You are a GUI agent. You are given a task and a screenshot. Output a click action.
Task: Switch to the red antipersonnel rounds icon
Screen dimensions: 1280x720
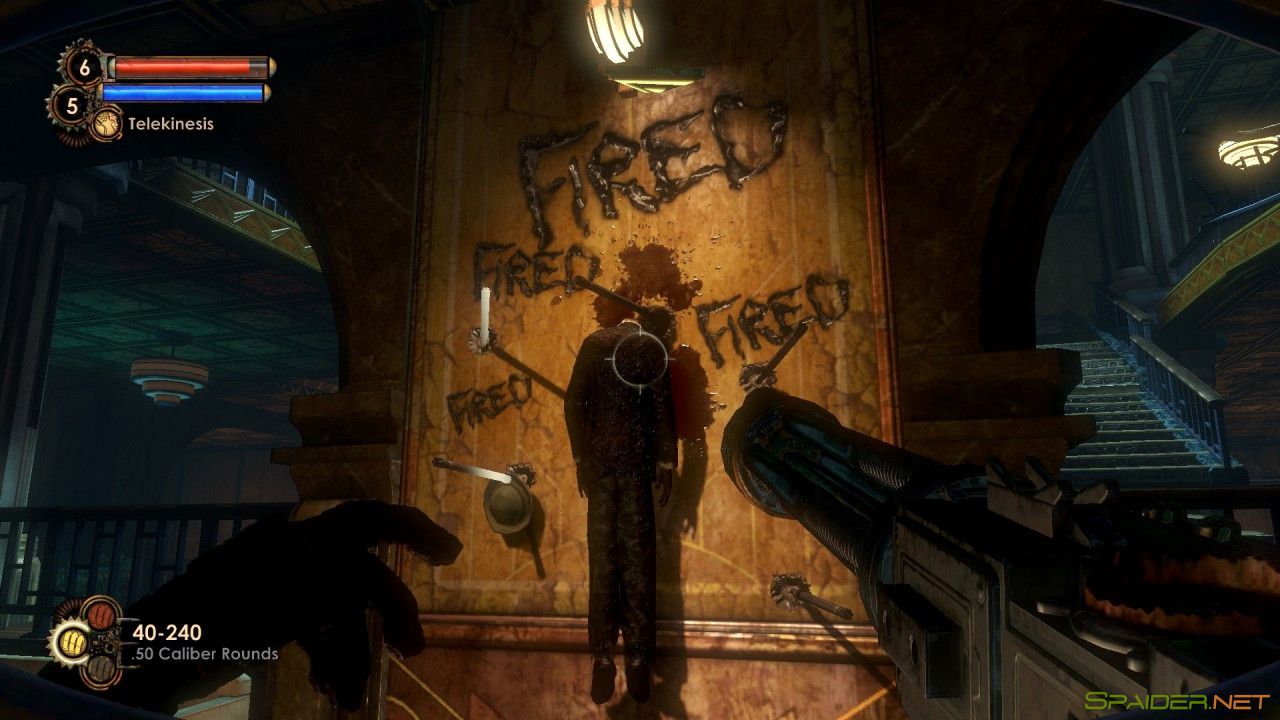point(100,615)
